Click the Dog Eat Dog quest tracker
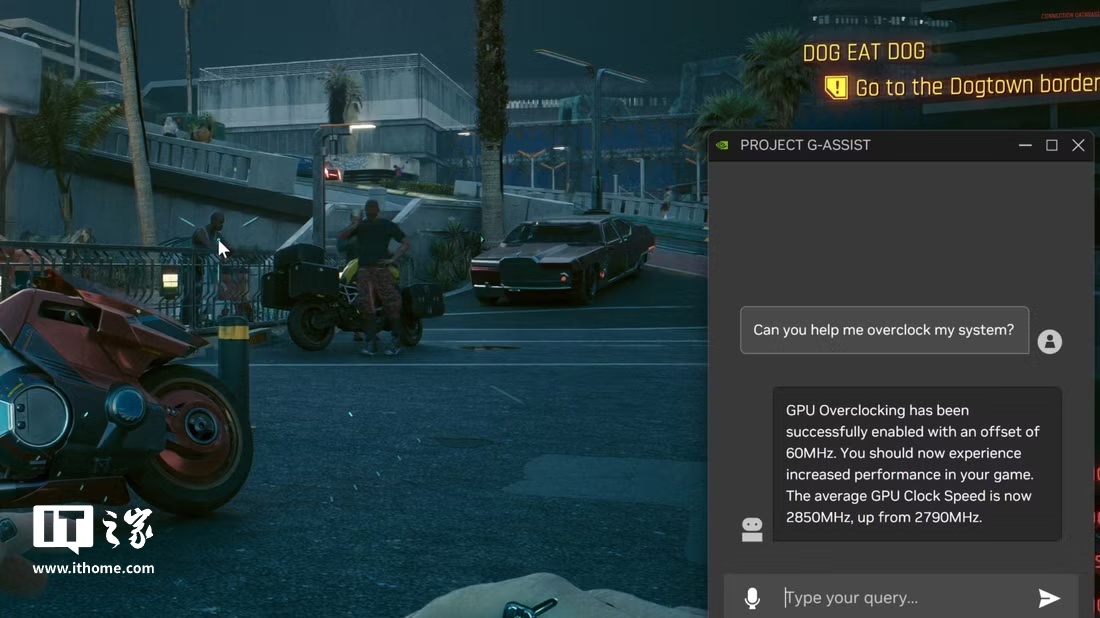The width and height of the screenshot is (1100, 618). [x=864, y=52]
